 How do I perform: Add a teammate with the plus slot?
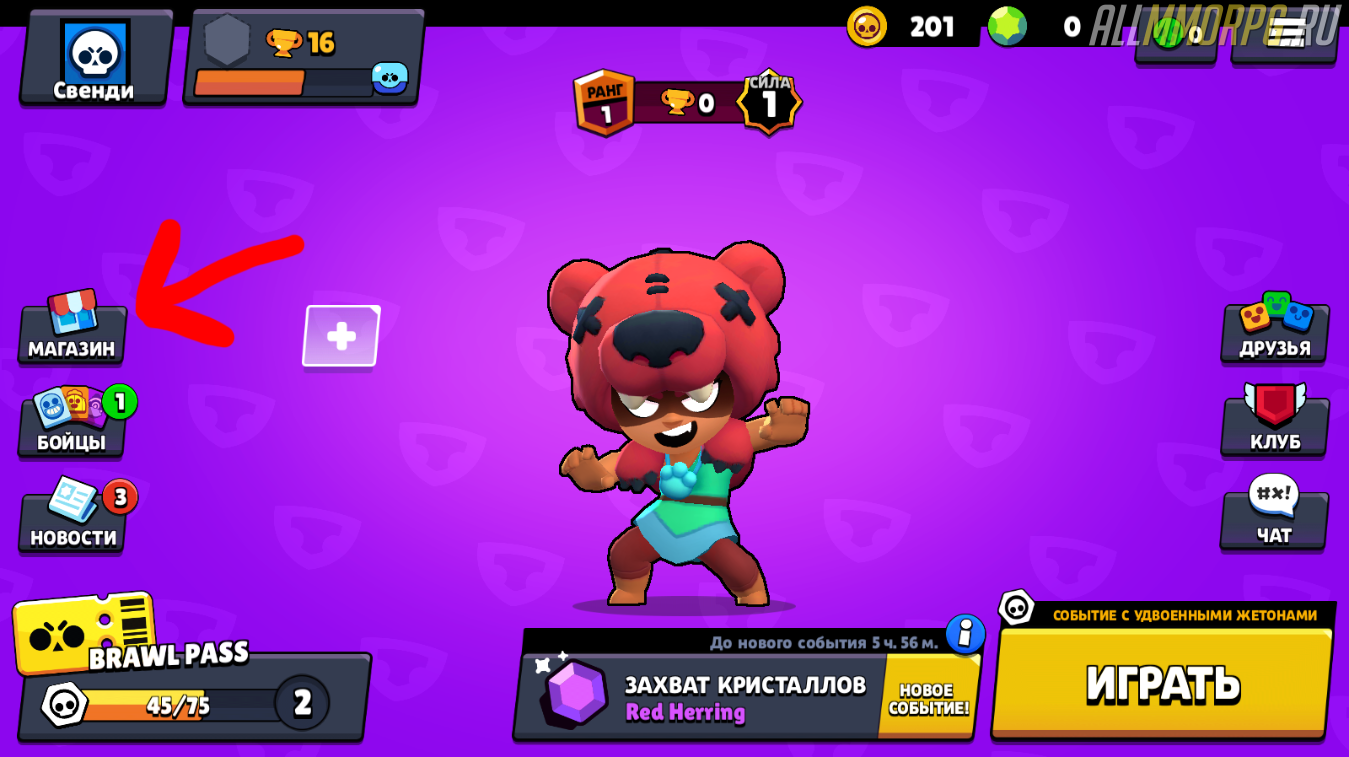(341, 336)
